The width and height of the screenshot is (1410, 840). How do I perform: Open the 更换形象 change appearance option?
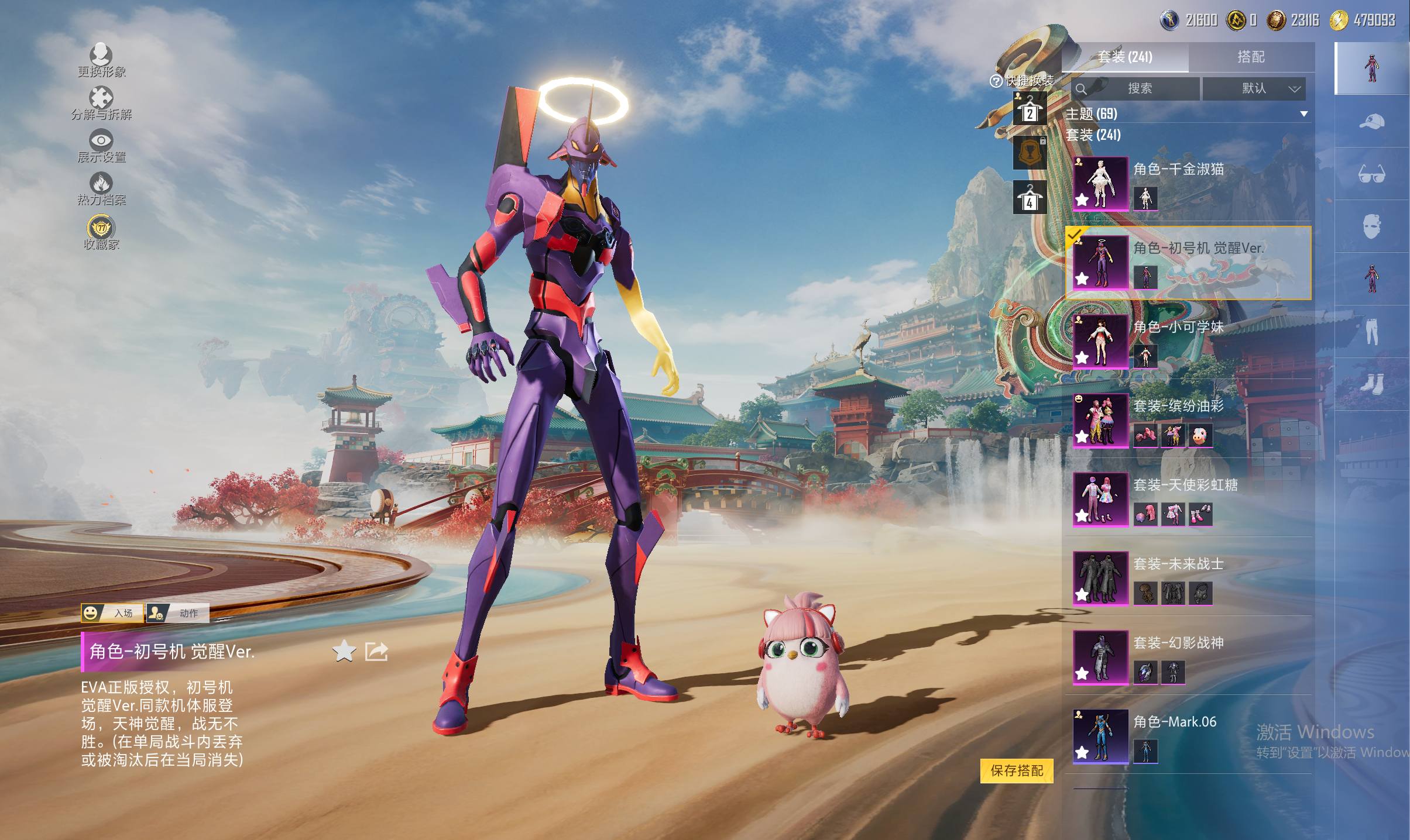(101, 60)
